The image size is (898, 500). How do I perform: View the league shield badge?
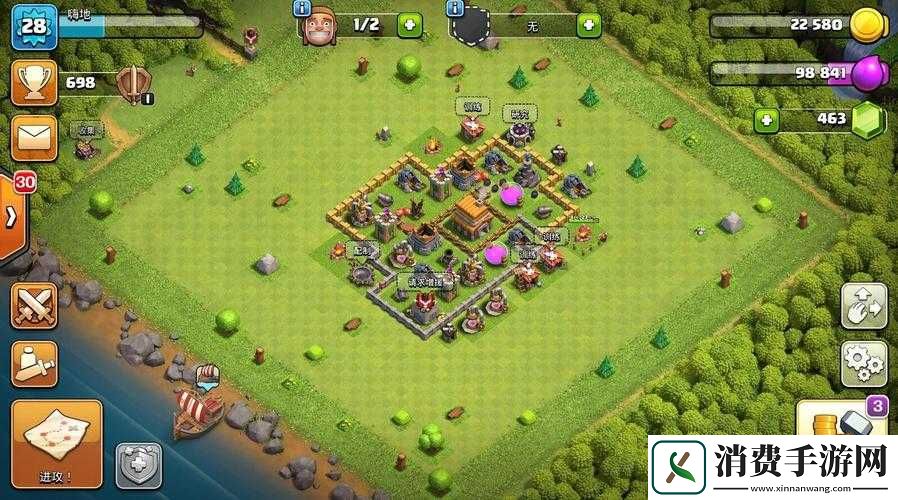click(x=133, y=84)
